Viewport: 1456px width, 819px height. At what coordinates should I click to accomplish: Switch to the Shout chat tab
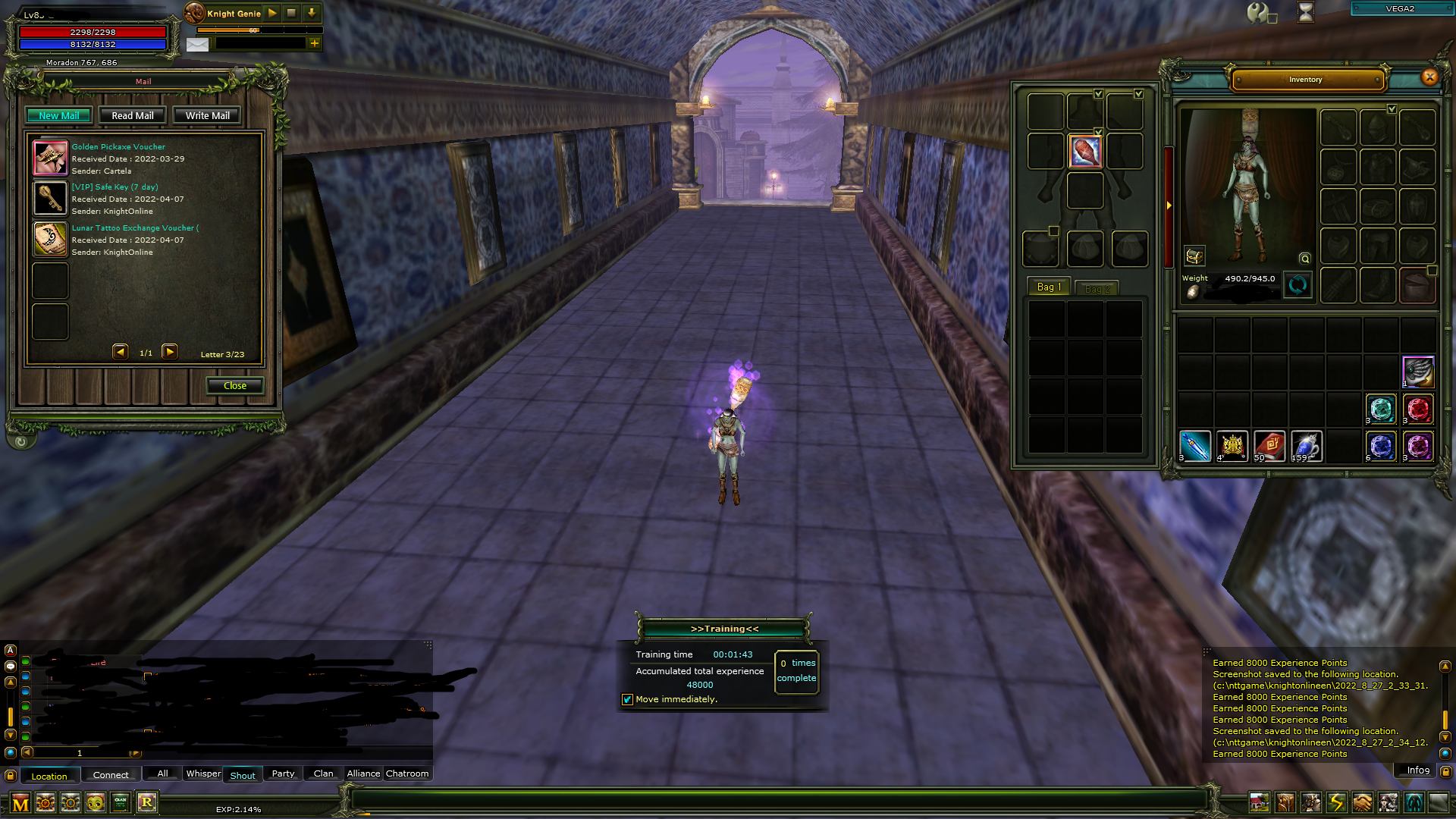click(243, 775)
